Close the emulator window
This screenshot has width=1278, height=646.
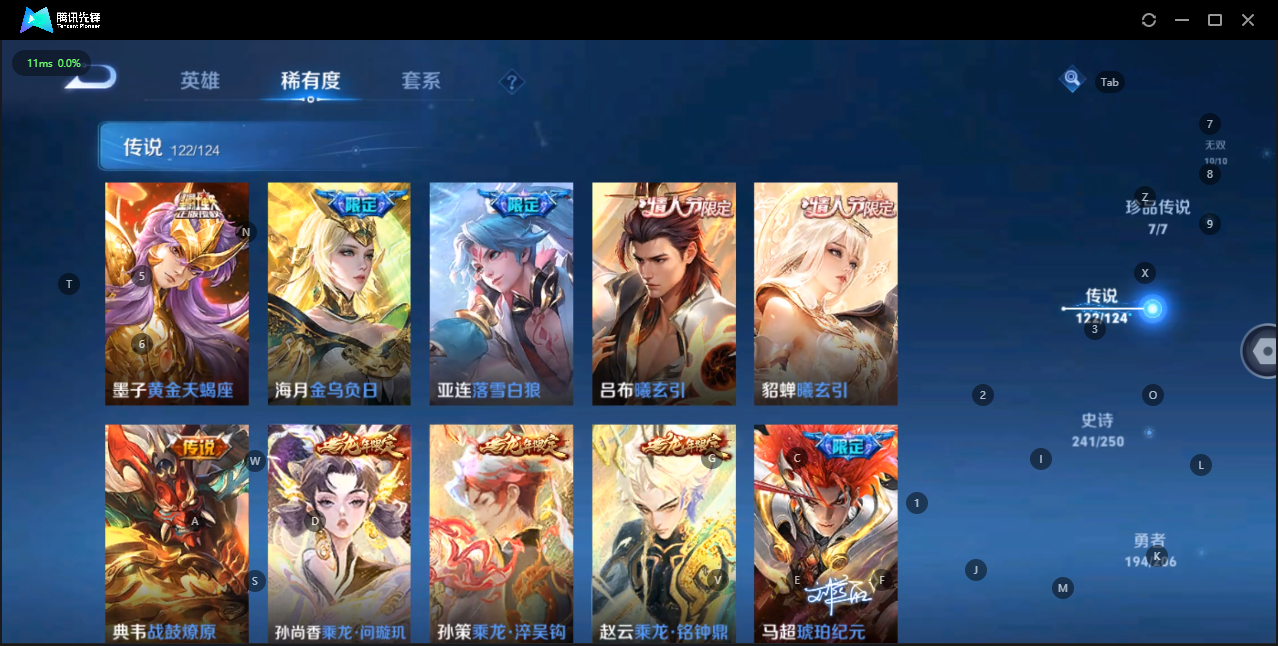(x=1248, y=20)
